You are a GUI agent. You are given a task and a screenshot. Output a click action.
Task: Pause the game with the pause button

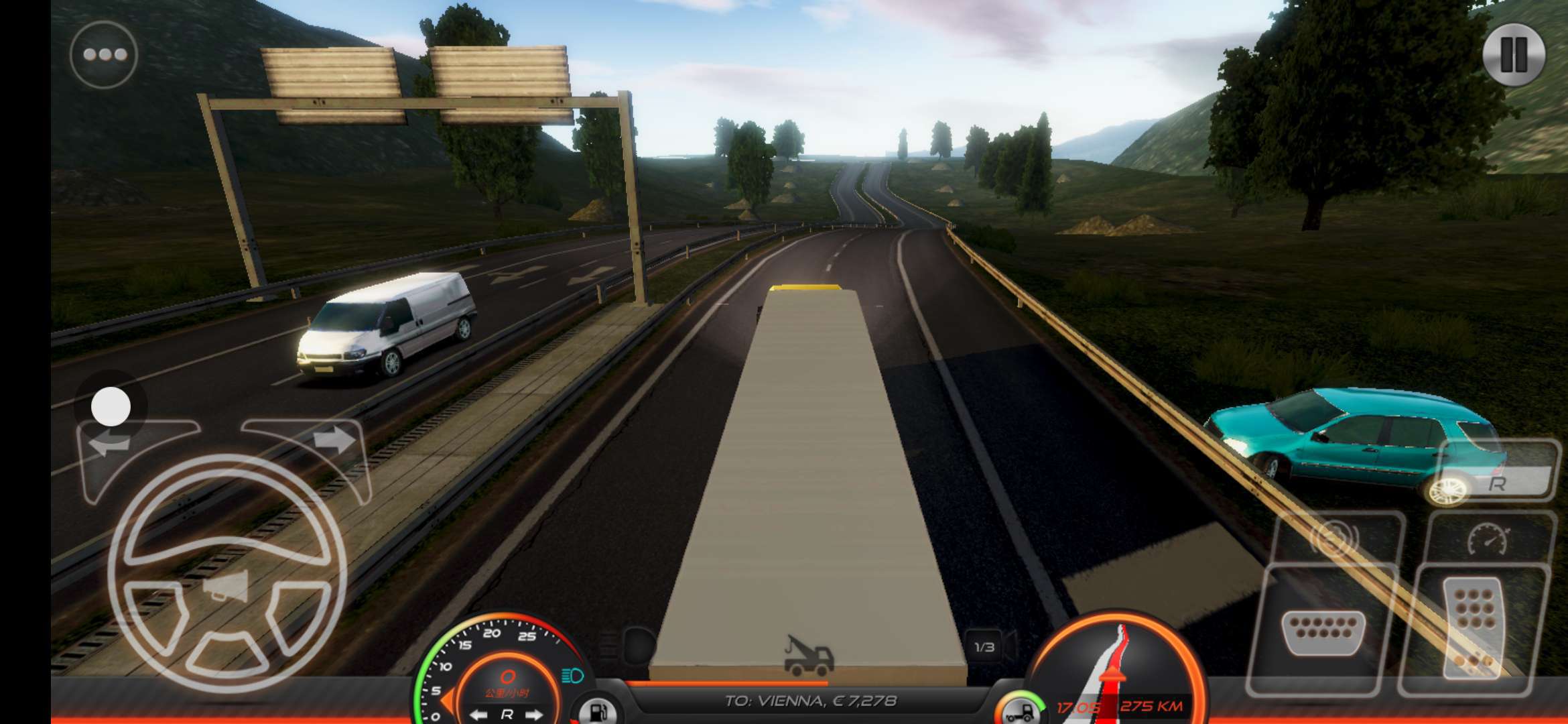pyautogui.click(x=1514, y=54)
